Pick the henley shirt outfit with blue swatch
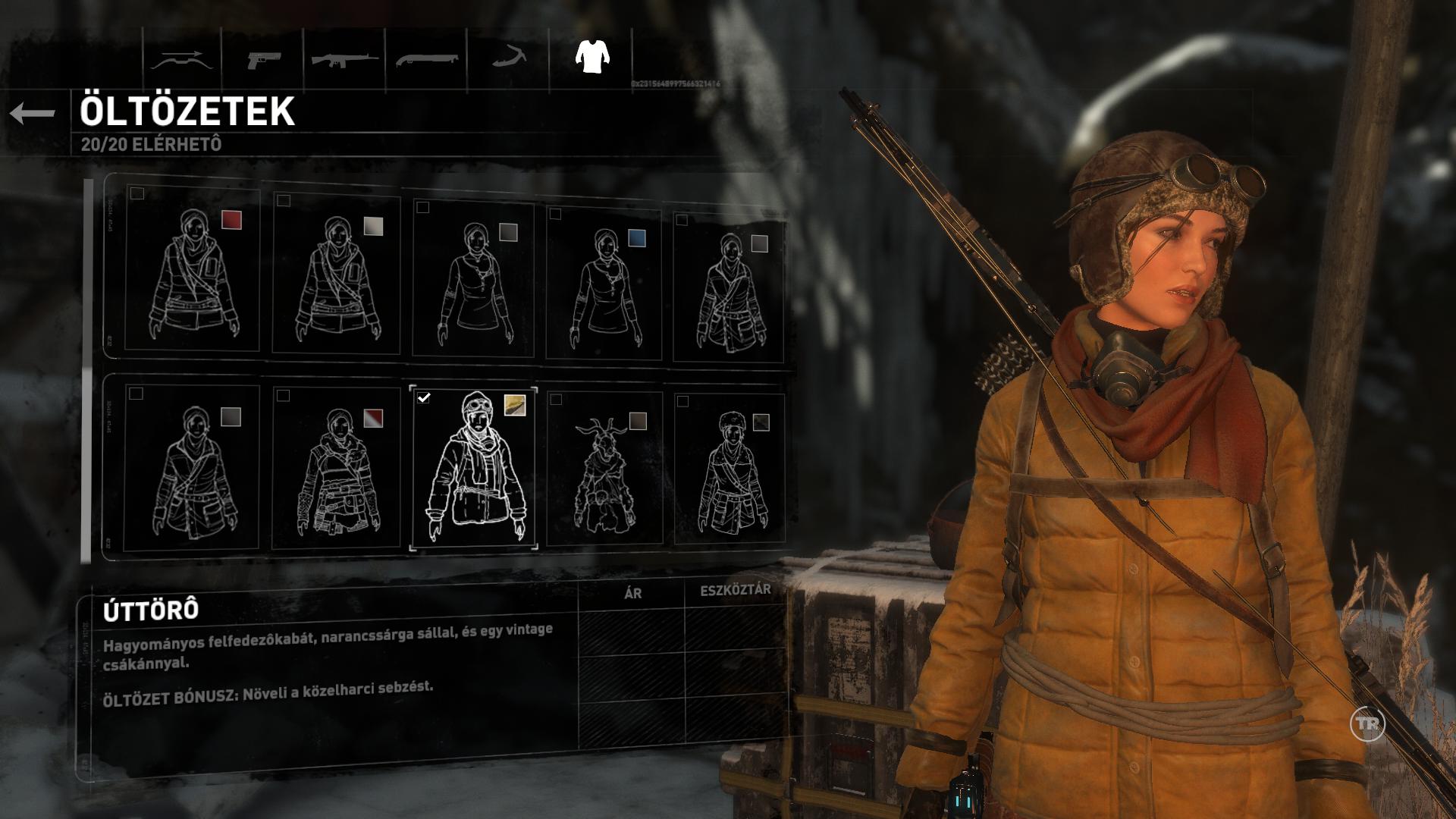Screen dimensions: 1456x819 click(x=604, y=282)
